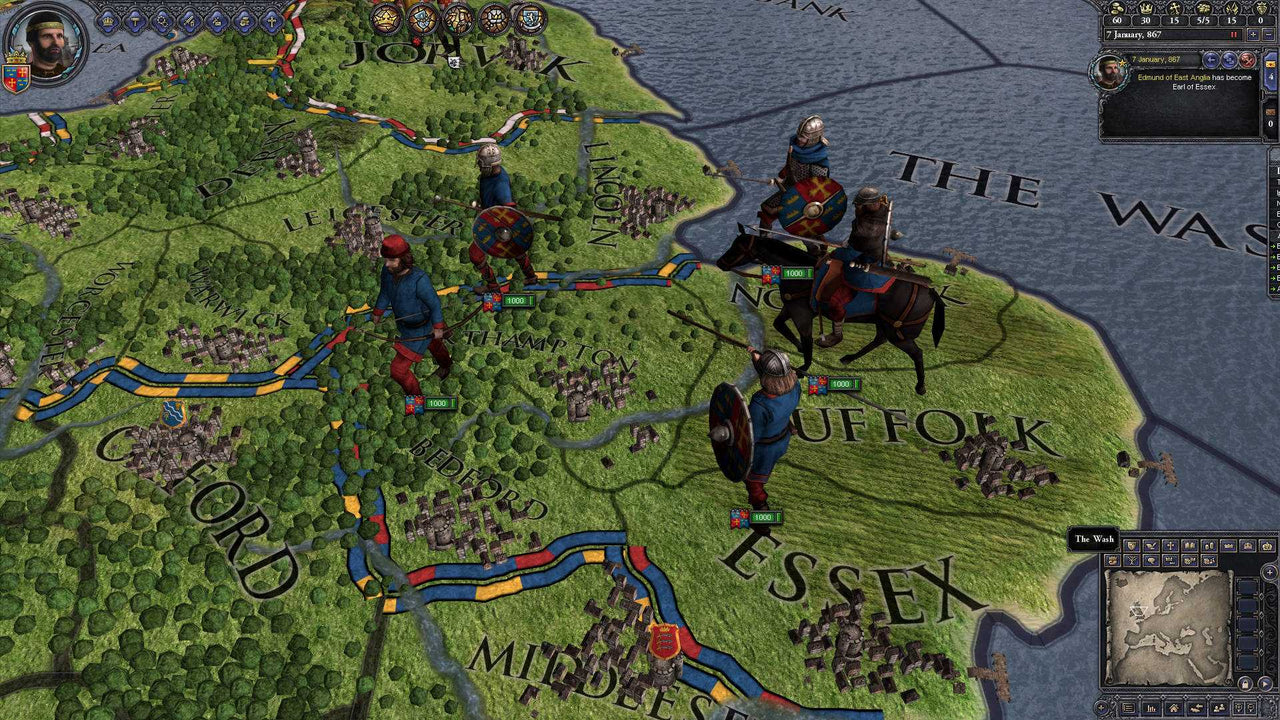The image size is (1280, 720).
Task: Toggle political map mode on the minimap panel
Action: pos(1132,545)
